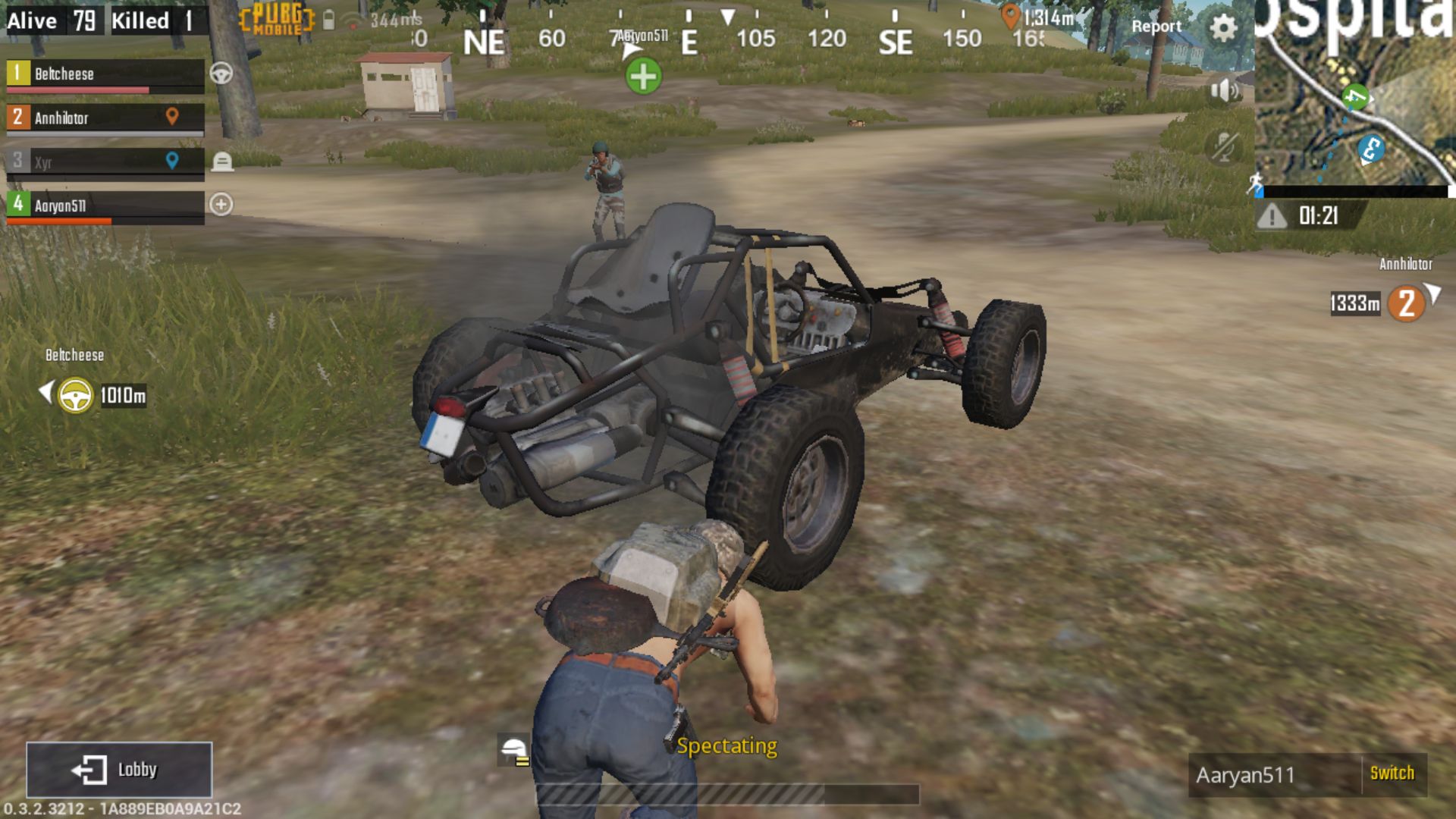This screenshot has height=819, width=1456.
Task: Open teammate options via the plus icon beside Aaryan511
Action: (x=222, y=203)
